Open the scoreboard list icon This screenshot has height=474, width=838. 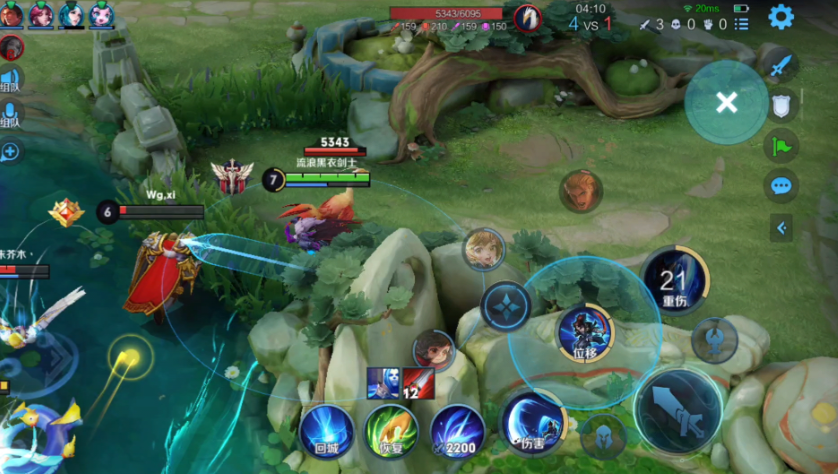tap(741, 24)
